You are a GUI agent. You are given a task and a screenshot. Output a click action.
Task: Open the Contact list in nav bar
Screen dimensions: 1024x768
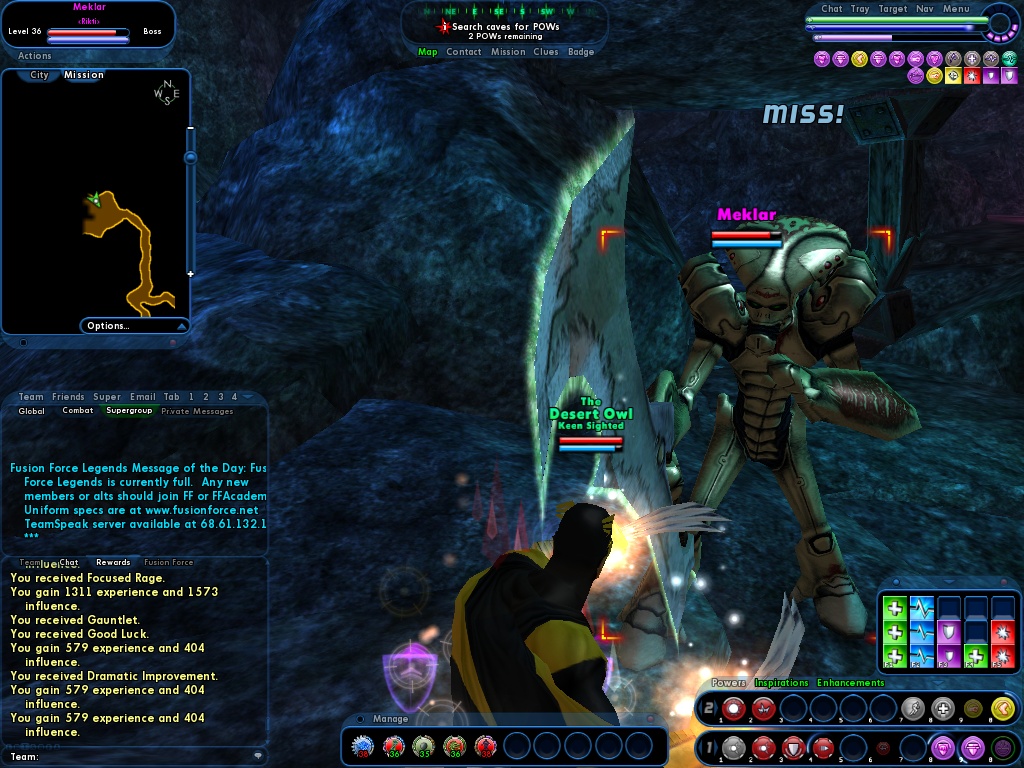pos(464,52)
